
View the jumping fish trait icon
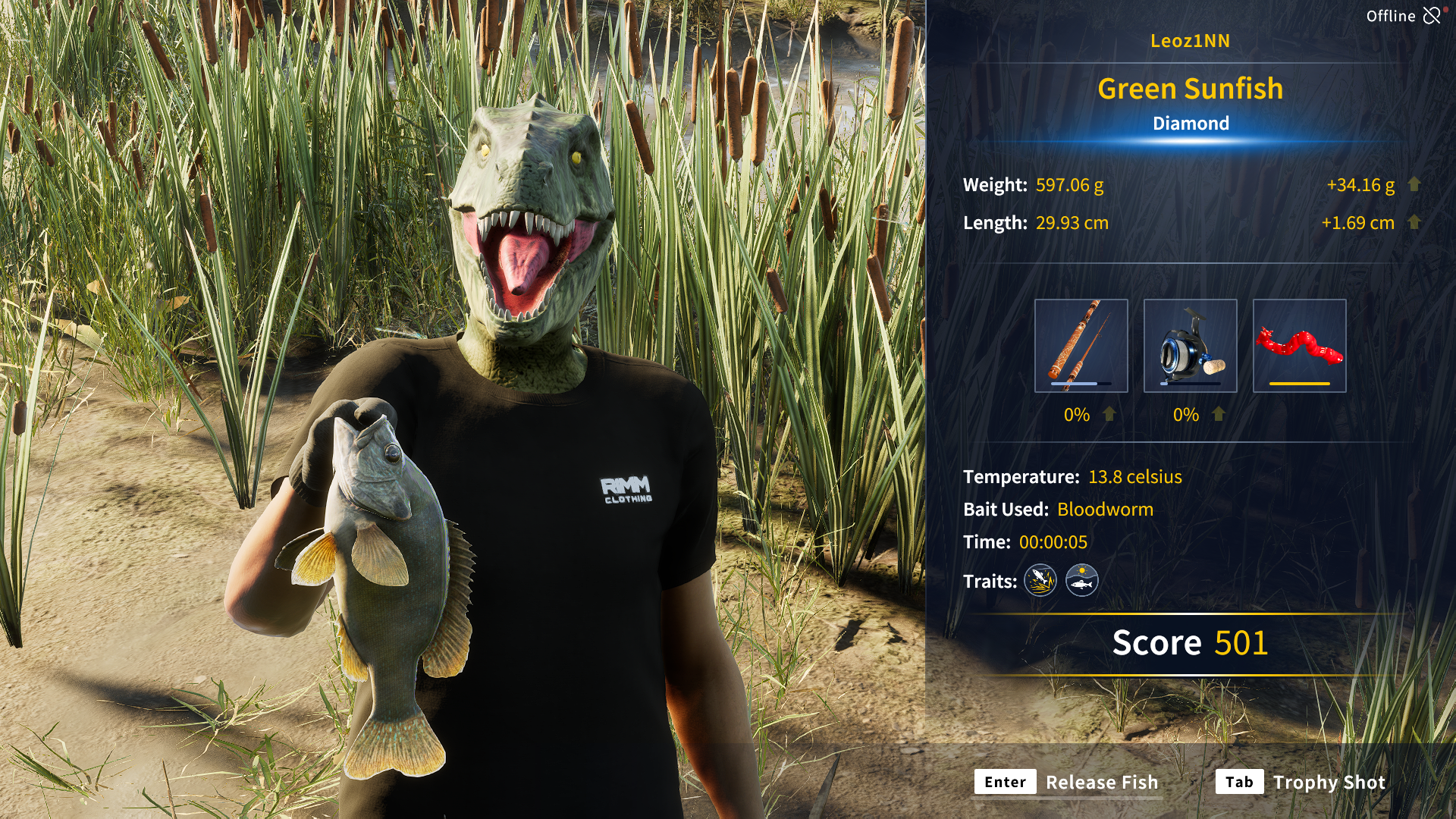click(x=1040, y=581)
